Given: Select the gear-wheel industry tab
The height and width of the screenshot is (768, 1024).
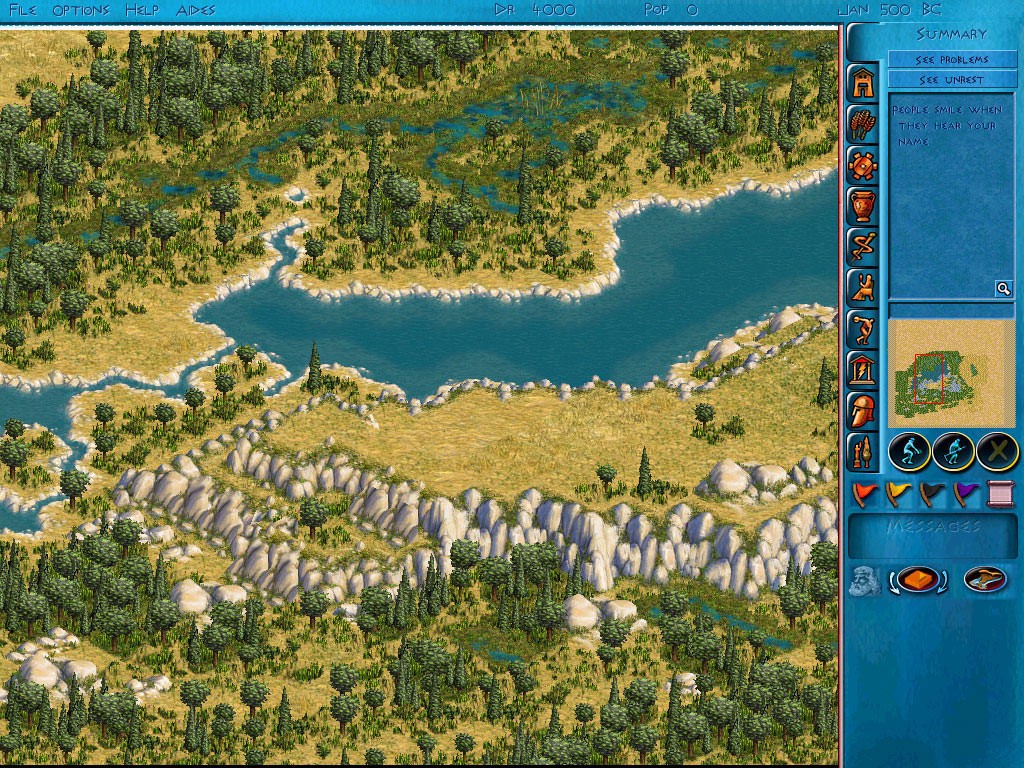Looking at the screenshot, I should (863, 165).
